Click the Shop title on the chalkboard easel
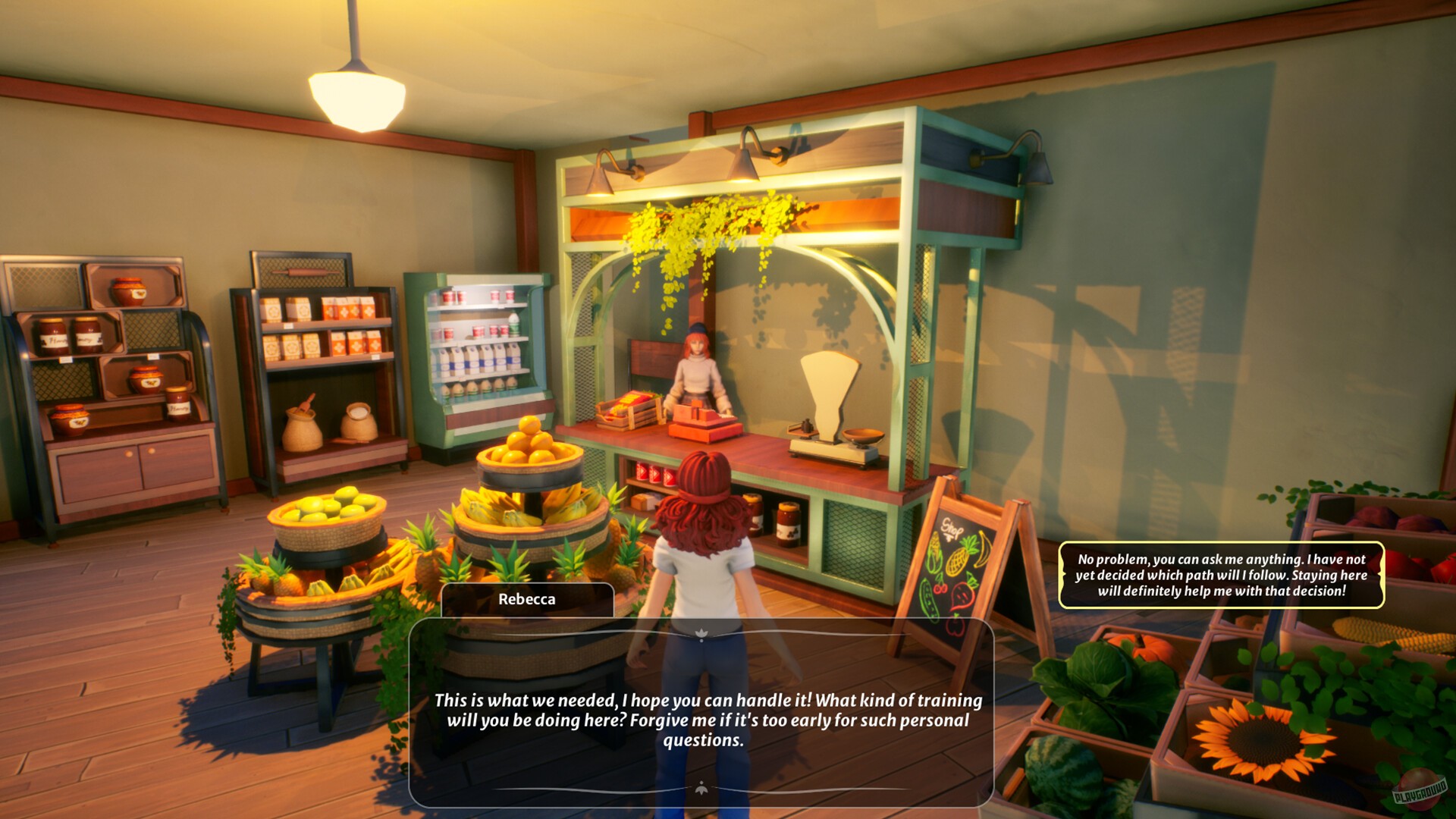Viewport: 1456px width, 819px height. 952,526
